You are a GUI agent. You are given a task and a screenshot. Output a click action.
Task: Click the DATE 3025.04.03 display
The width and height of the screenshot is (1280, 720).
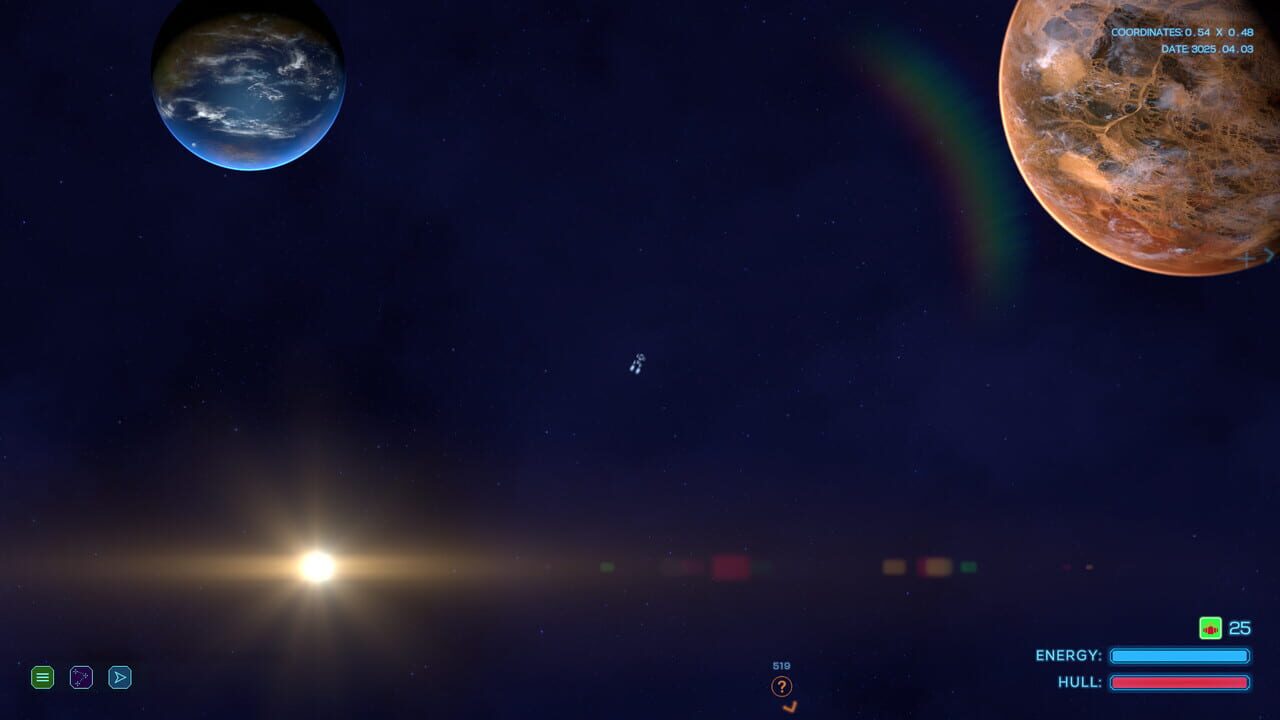point(1208,48)
